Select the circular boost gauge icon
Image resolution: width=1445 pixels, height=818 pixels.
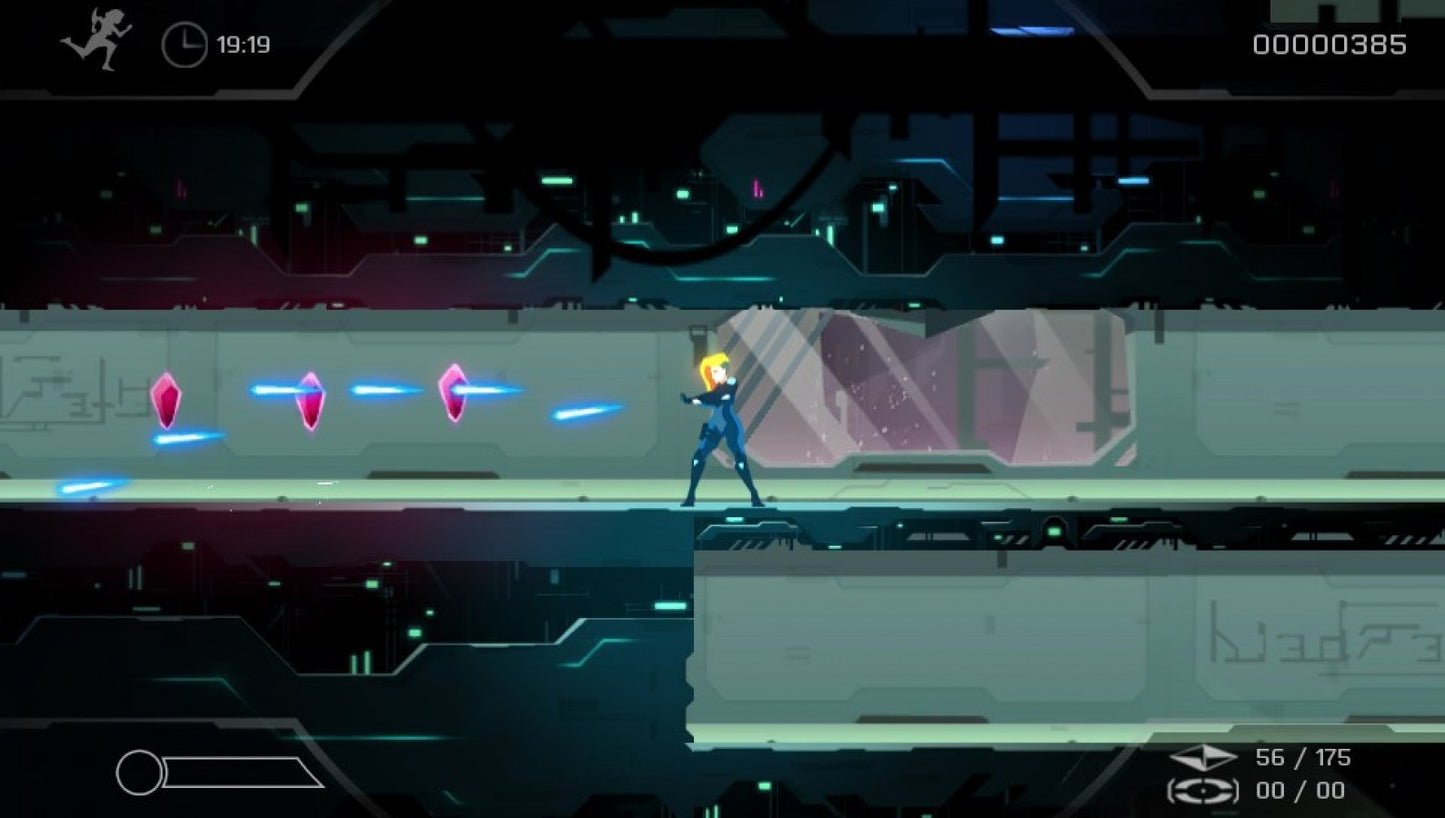point(140,770)
